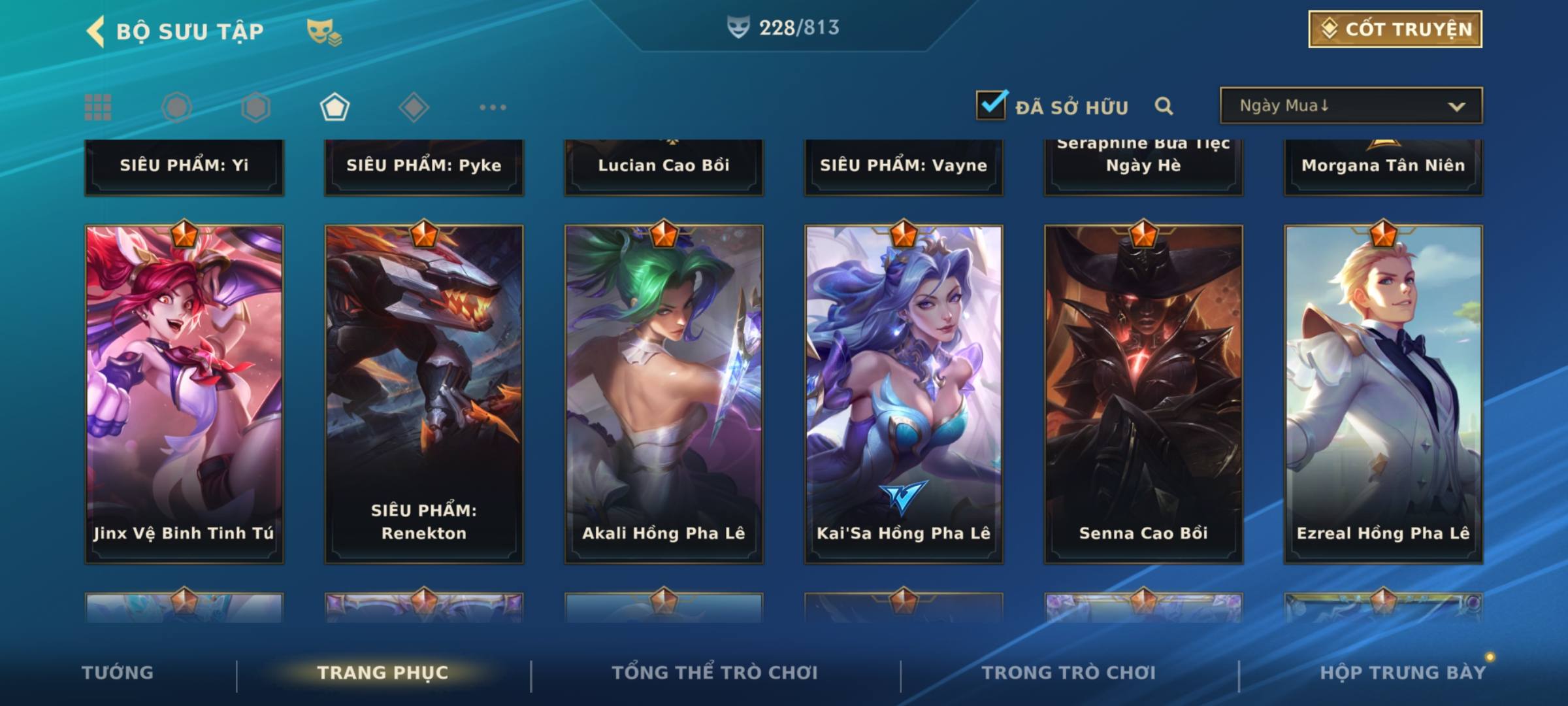
Task: Open the skin search magnifier
Action: tap(1164, 106)
